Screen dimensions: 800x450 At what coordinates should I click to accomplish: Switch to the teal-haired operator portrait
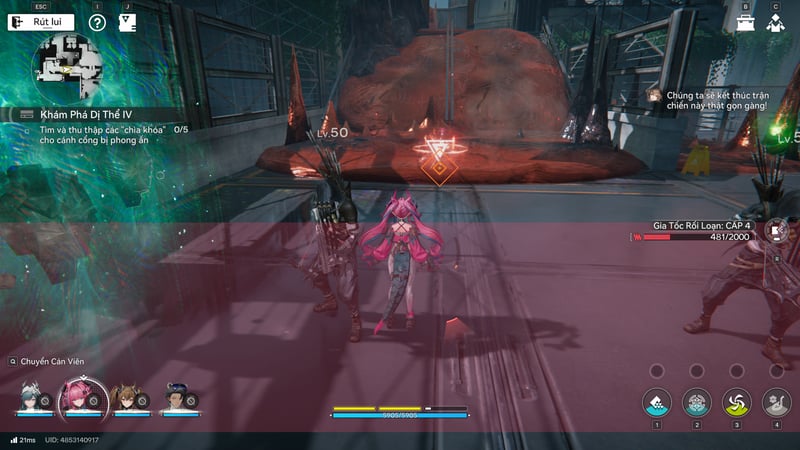coord(33,397)
